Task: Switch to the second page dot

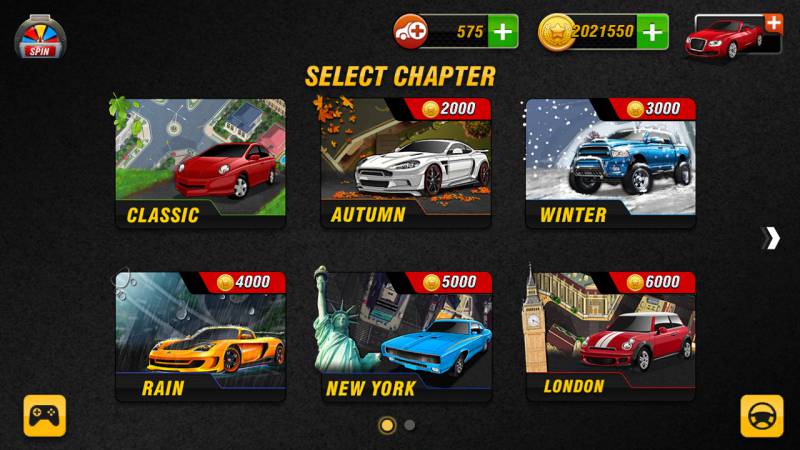Action: [410, 425]
